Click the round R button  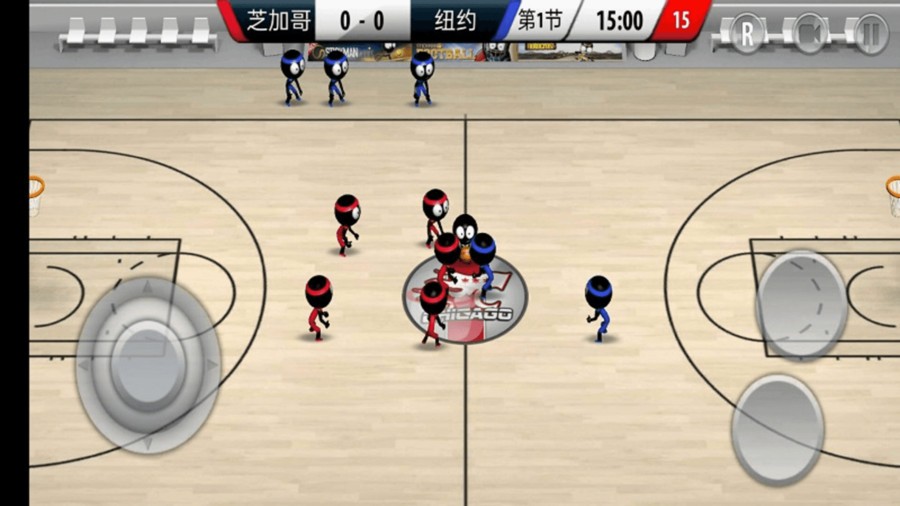click(746, 33)
